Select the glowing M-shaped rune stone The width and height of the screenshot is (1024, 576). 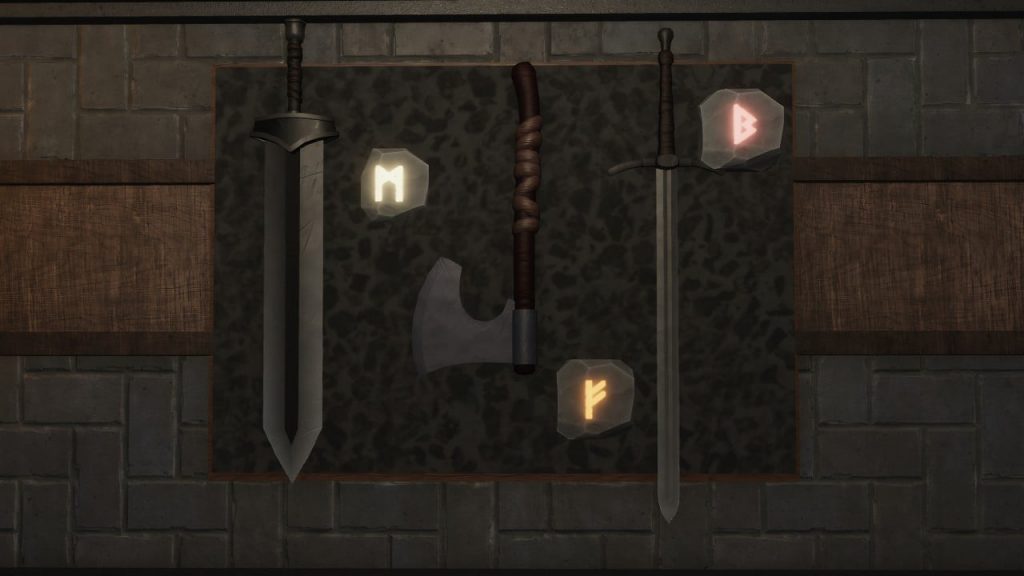coord(393,184)
